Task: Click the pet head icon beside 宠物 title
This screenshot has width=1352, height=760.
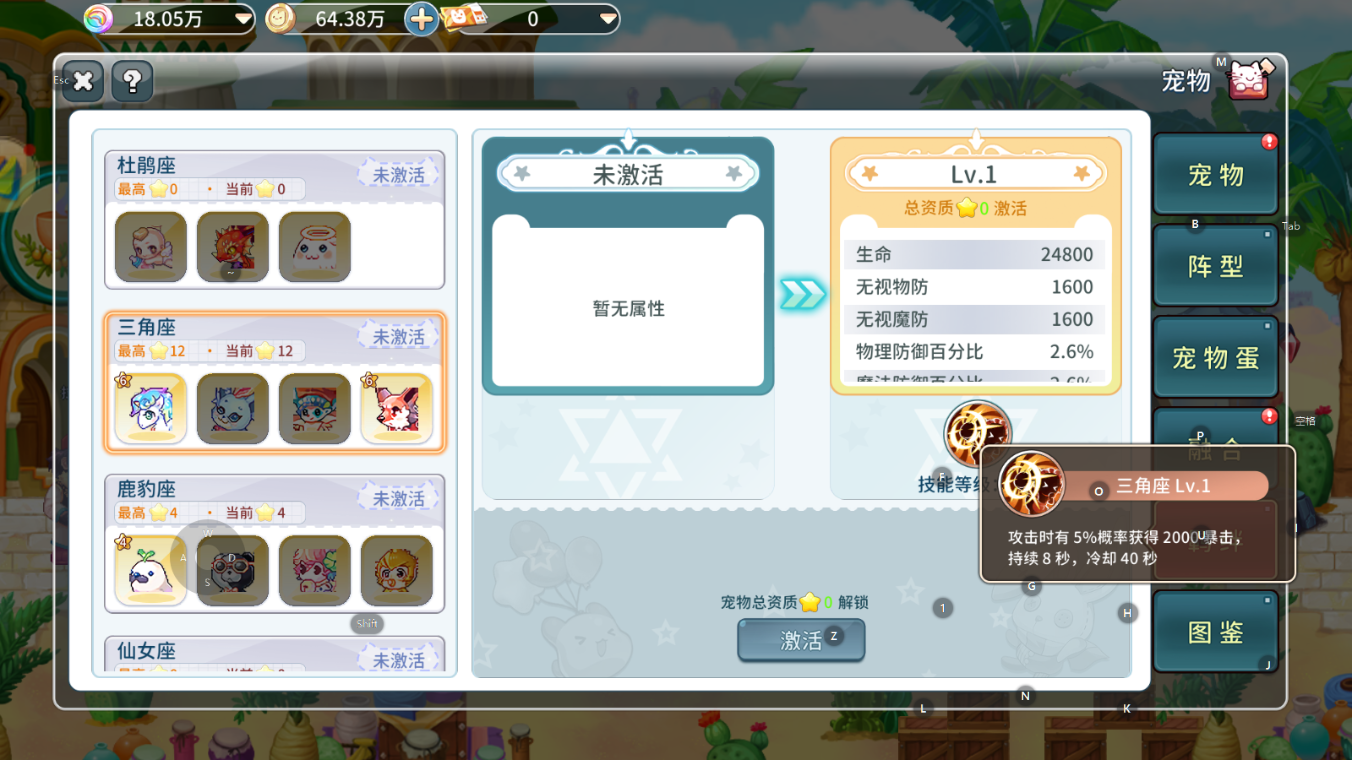Action: [x=1247, y=78]
